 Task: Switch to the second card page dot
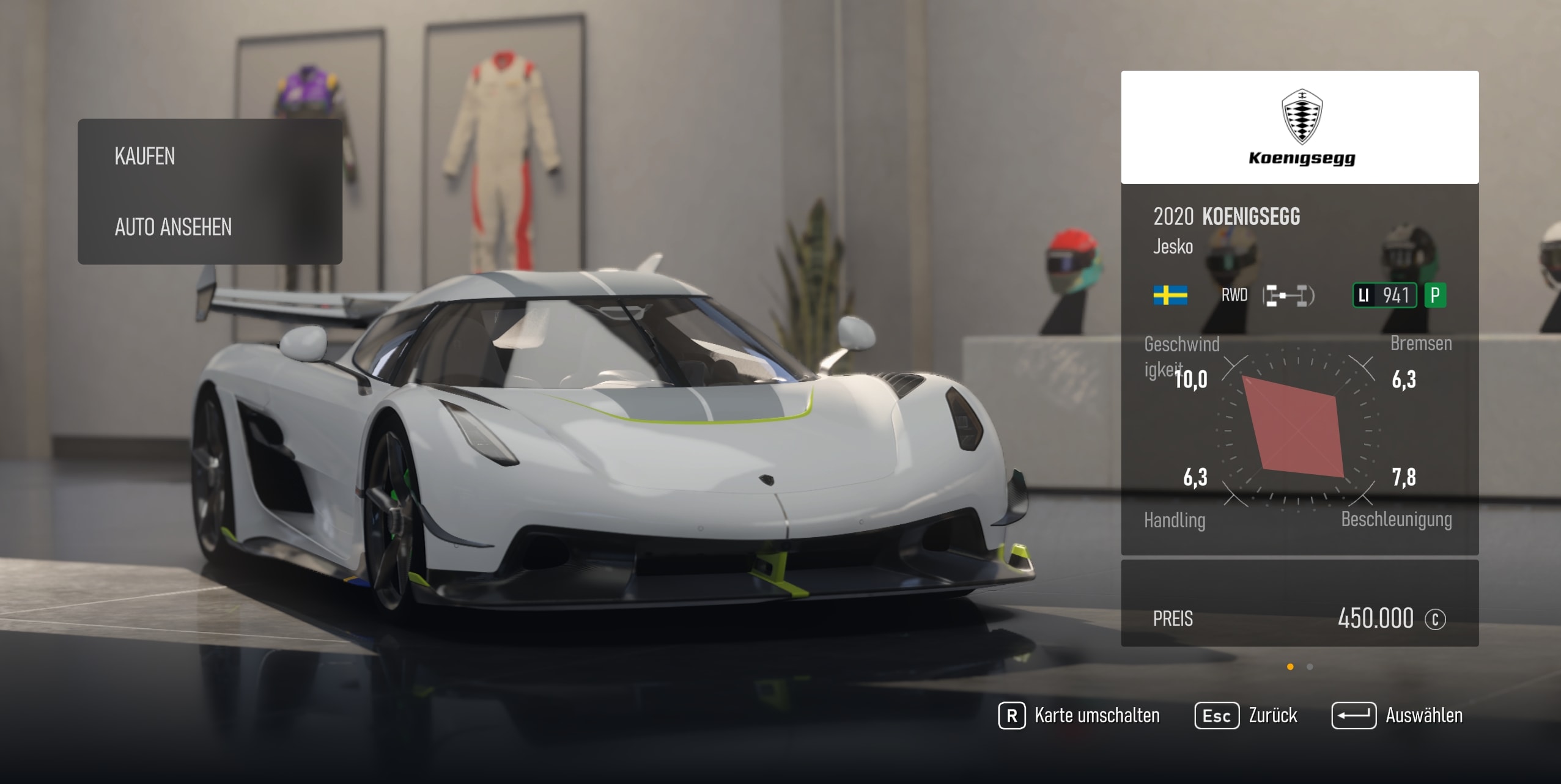pos(1310,667)
